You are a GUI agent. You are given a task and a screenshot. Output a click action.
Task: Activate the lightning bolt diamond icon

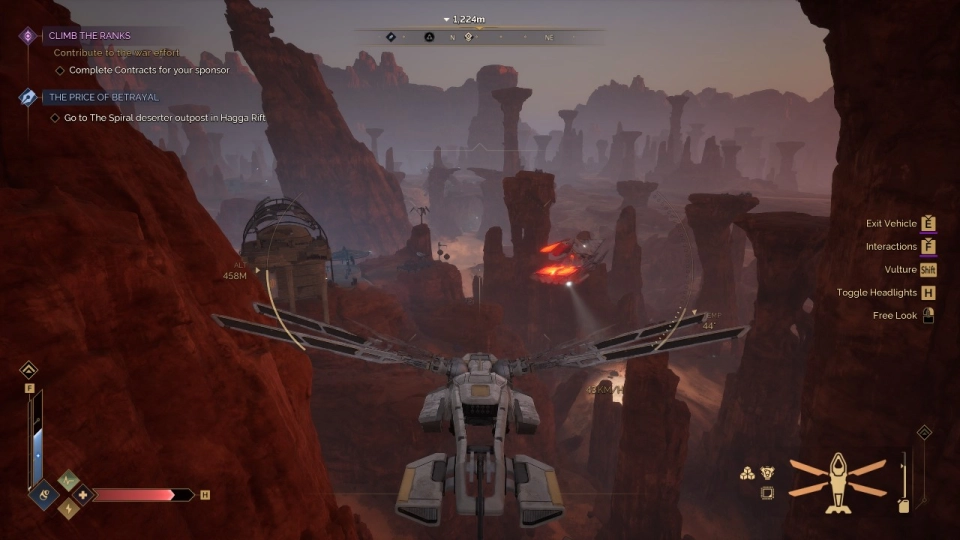[68, 508]
